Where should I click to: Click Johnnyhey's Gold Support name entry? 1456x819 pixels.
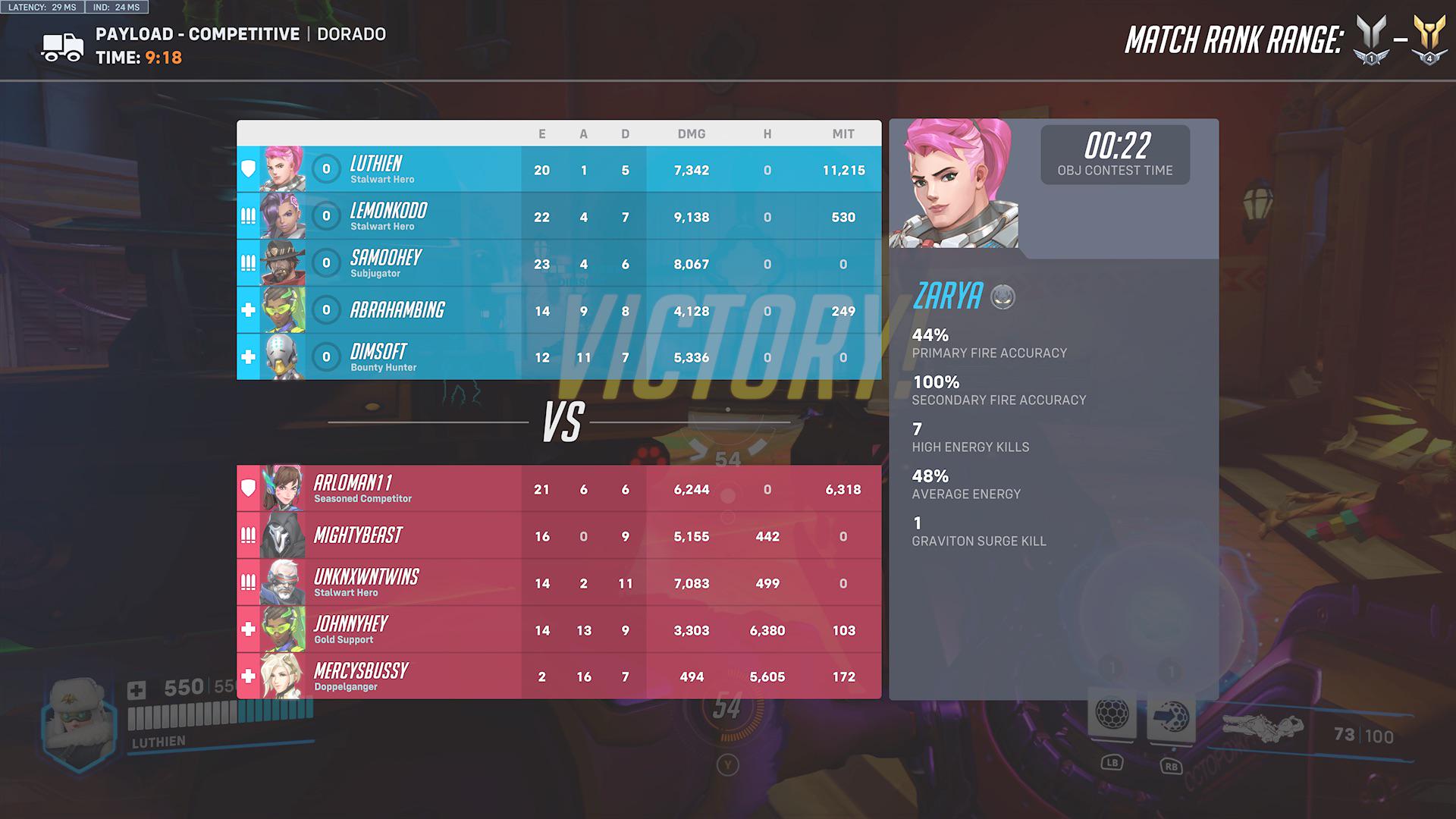(350, 628)
